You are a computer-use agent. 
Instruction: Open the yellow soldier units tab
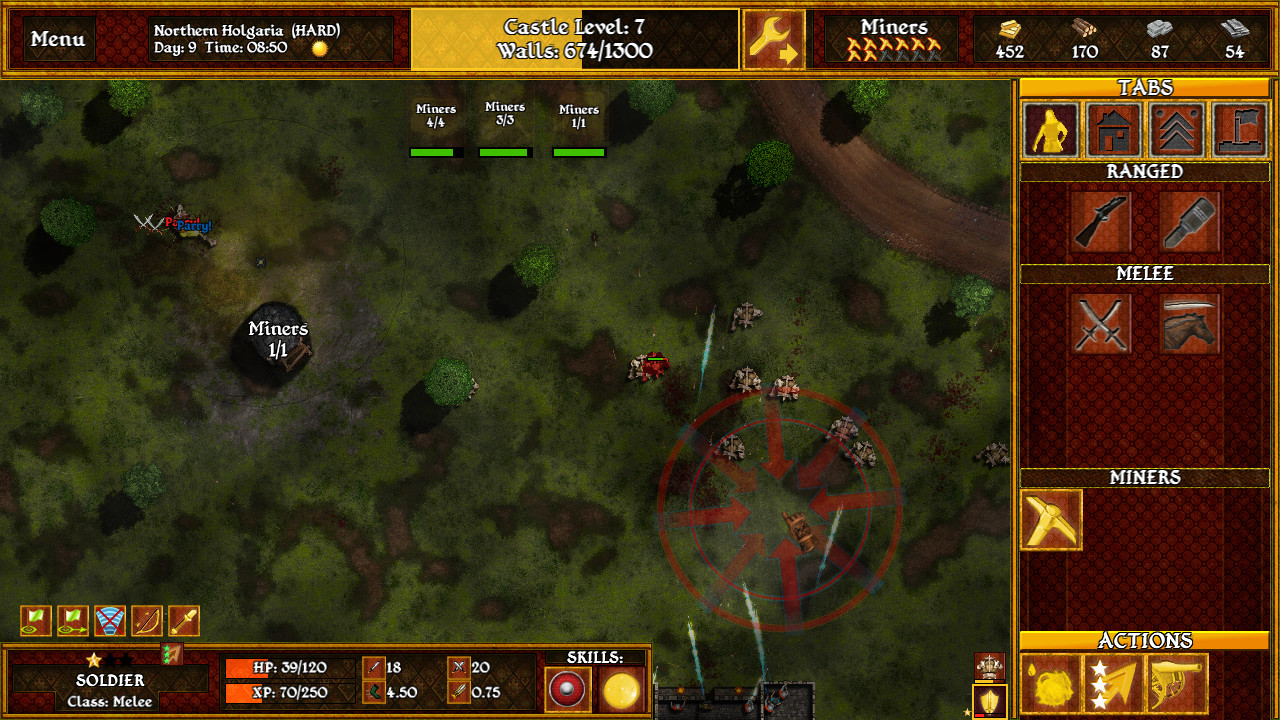tap(1048, 130)
